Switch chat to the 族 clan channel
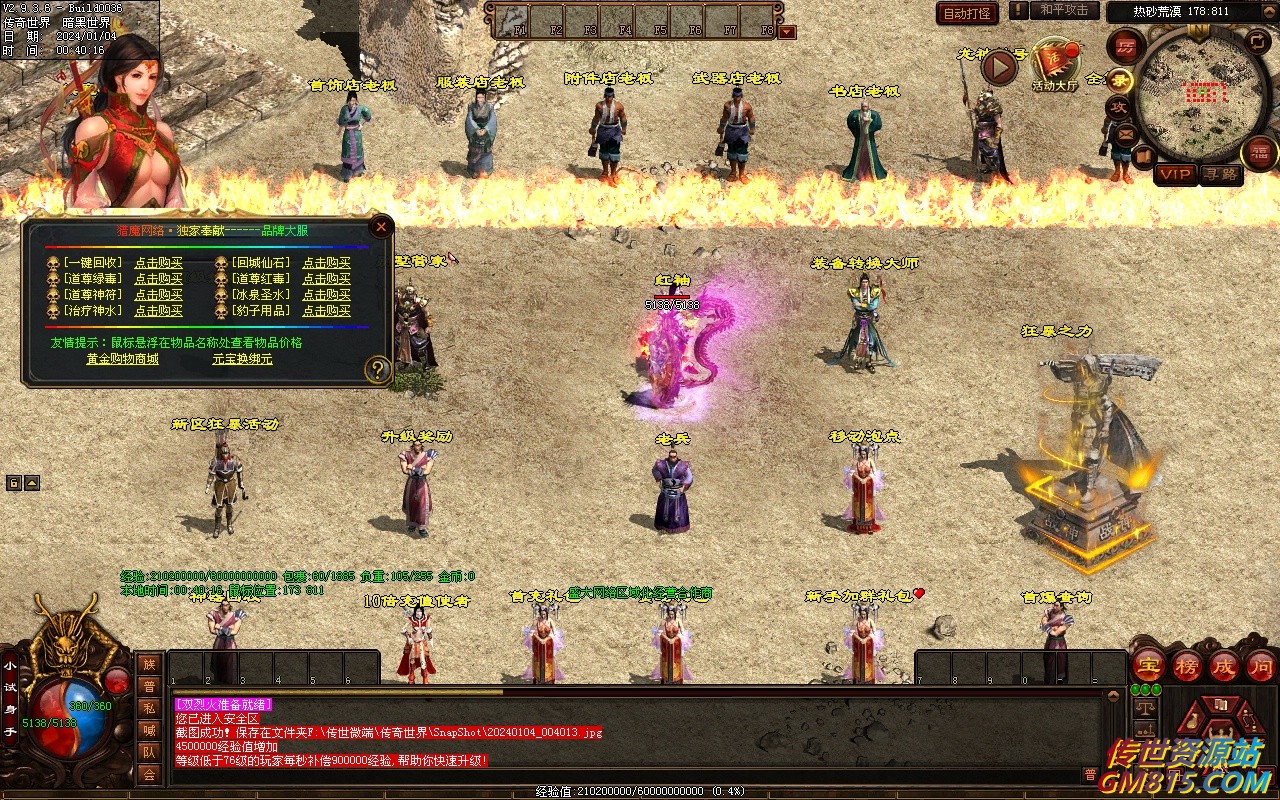The width and height of the screenshot is (1280, 800). (x=149, y=664)
